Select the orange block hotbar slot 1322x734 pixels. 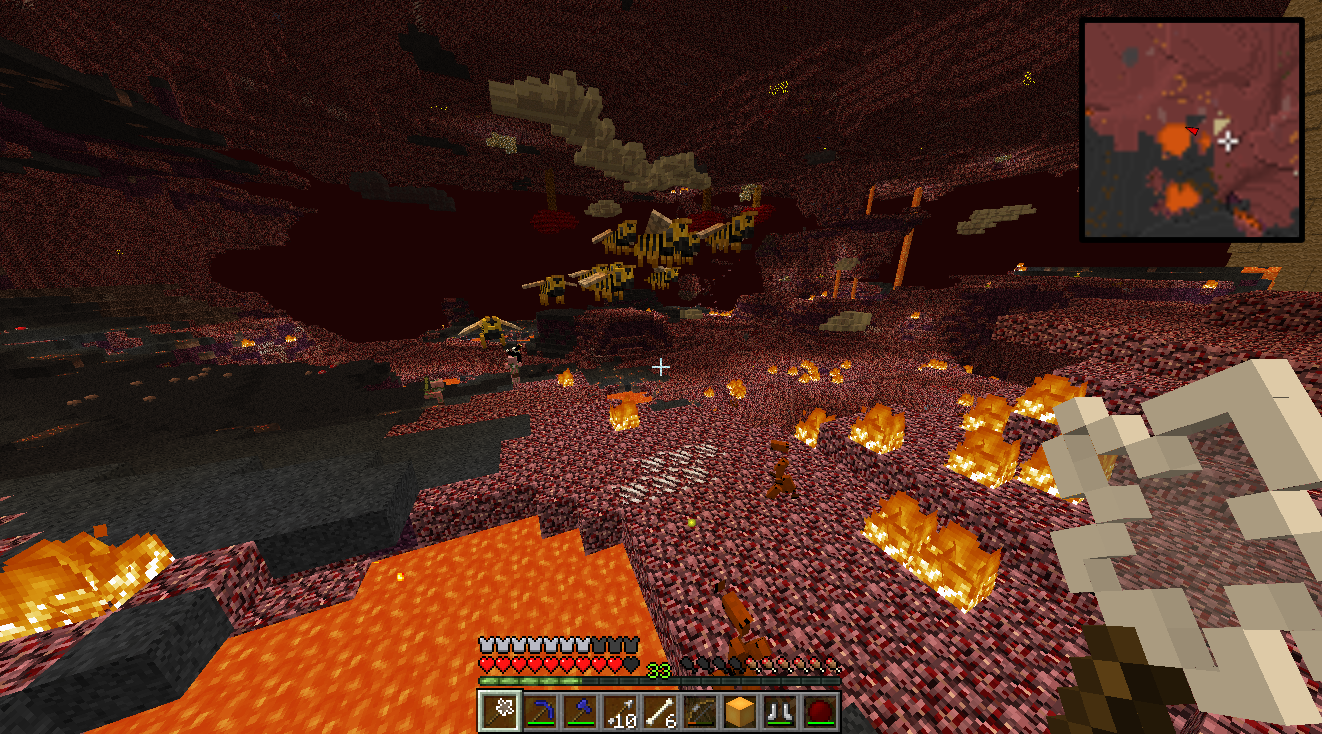tap(740, 711)
